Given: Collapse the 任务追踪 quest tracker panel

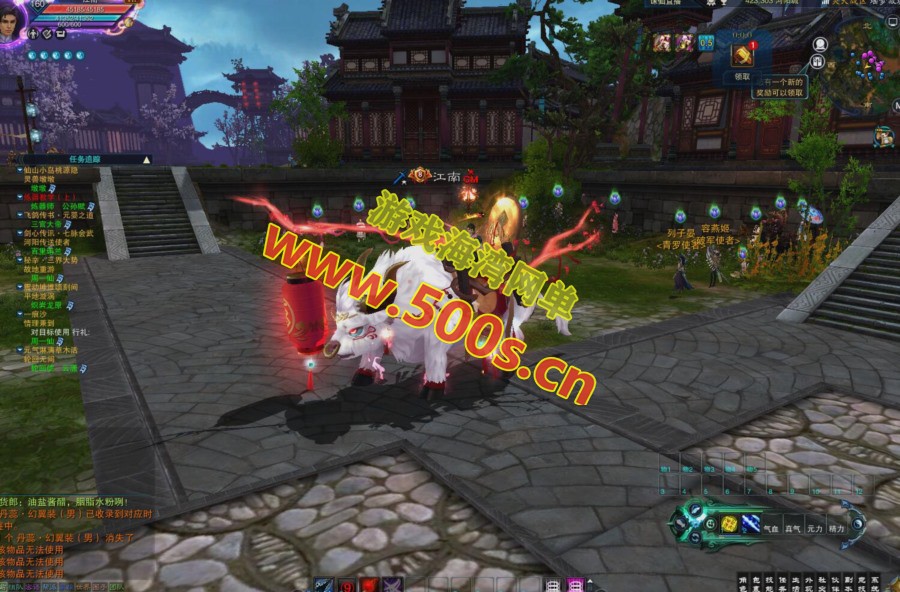Looking at the screenshot, I should point(146,159).
